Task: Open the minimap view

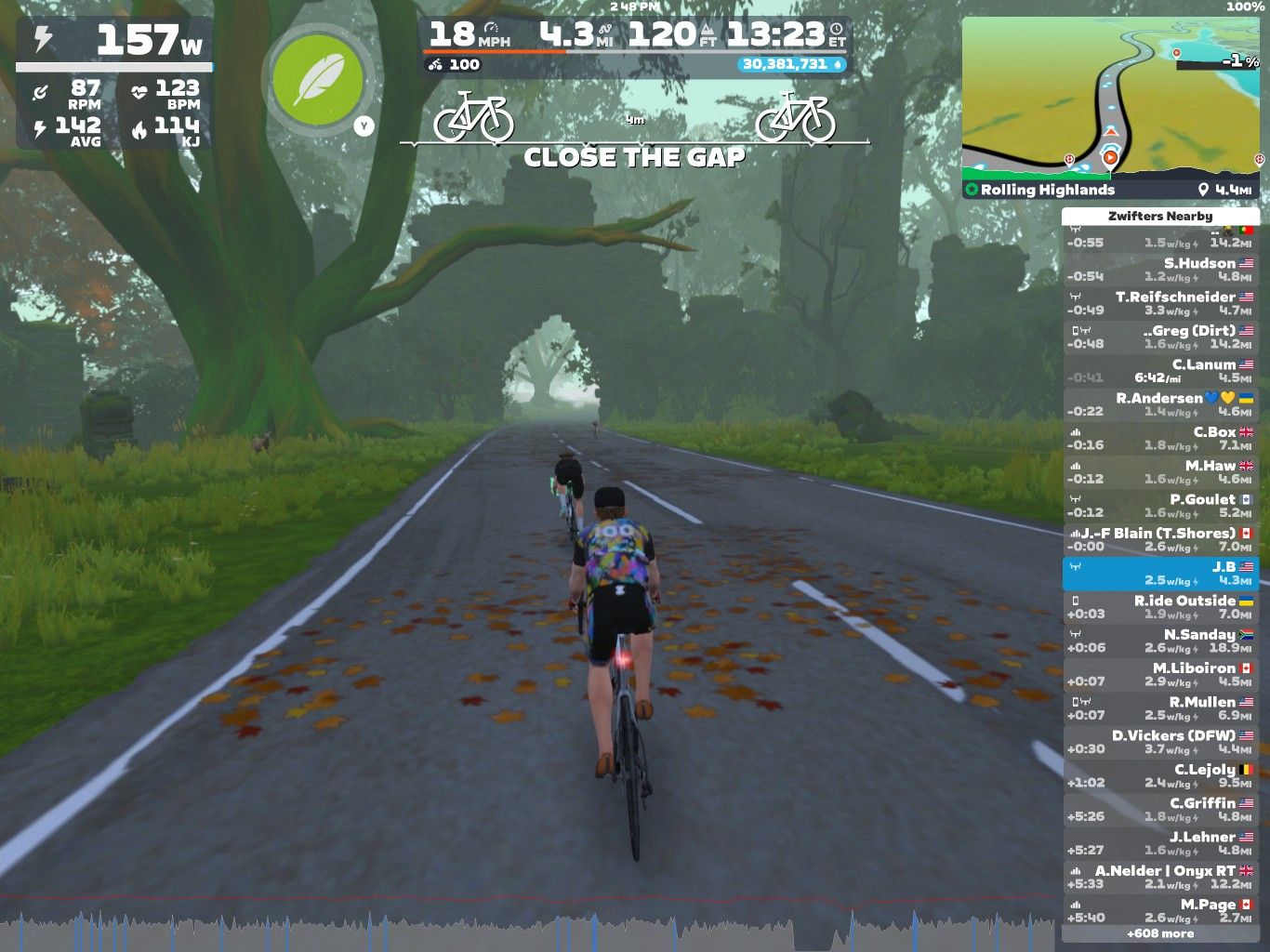Action: point(1111,98)
